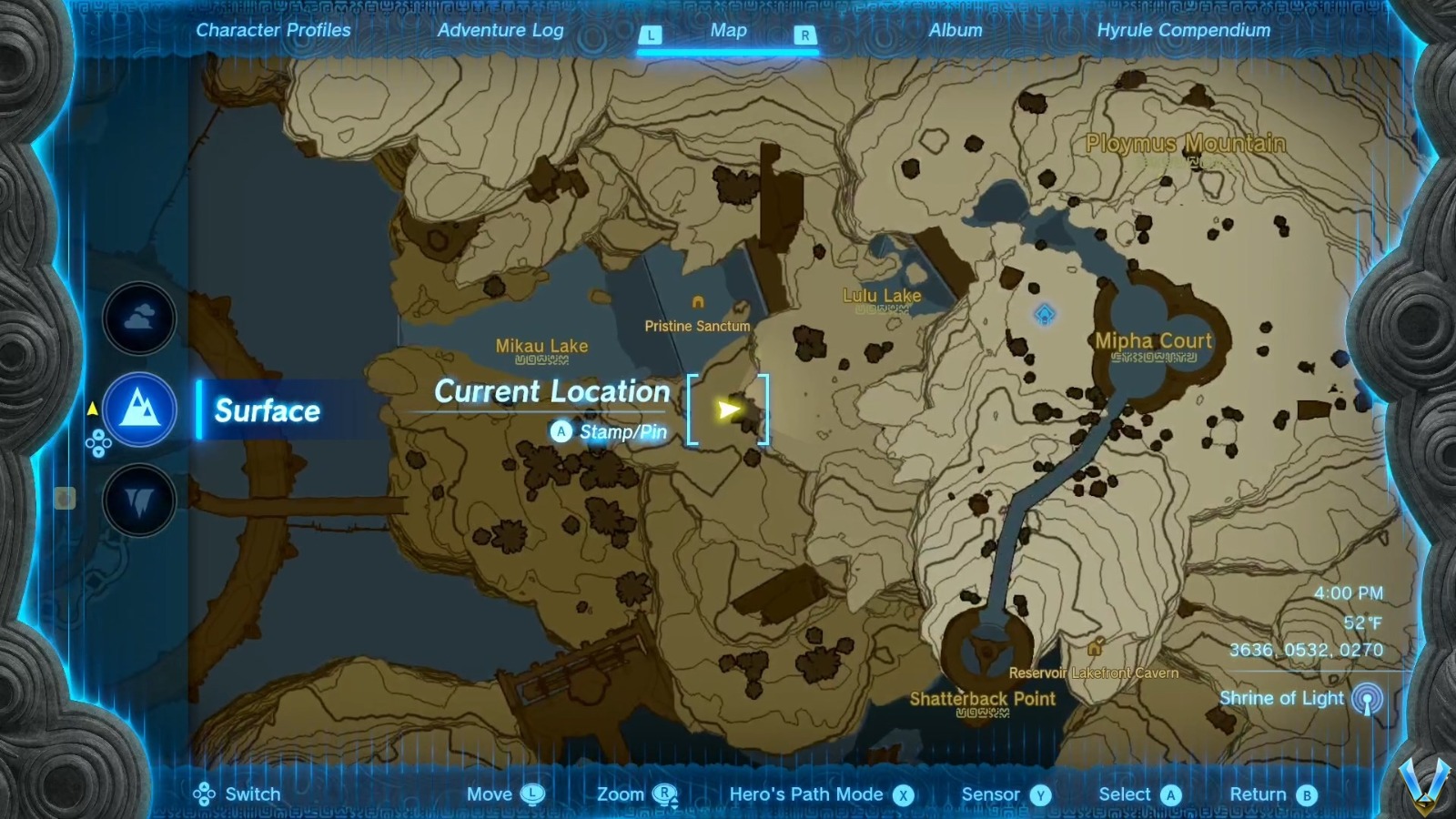Click the Zoom control on the bottom bar

click(637, 794)
